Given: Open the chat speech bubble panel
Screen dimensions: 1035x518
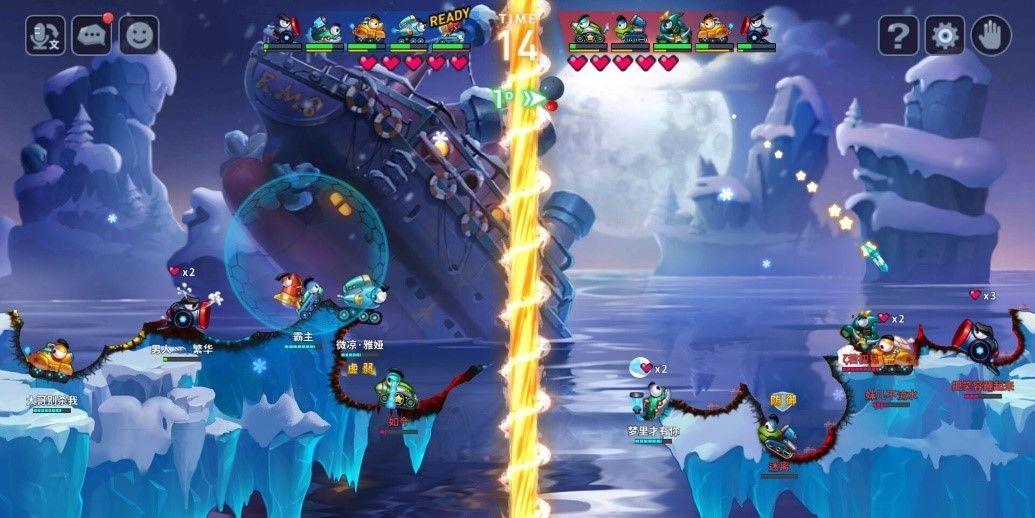Looking at the screenshot, I should [92, 35].
